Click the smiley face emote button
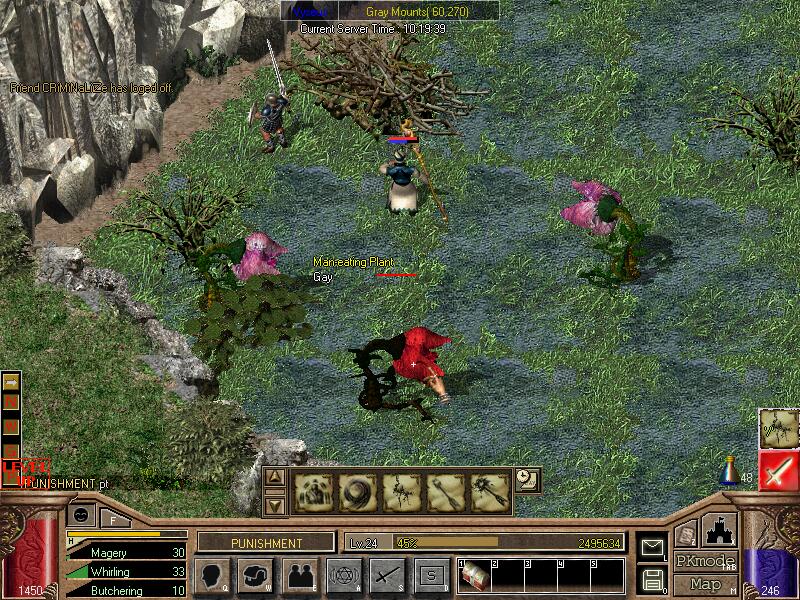Image resolution: width=800 pixels, height=600 pixels. click(80, 514)
